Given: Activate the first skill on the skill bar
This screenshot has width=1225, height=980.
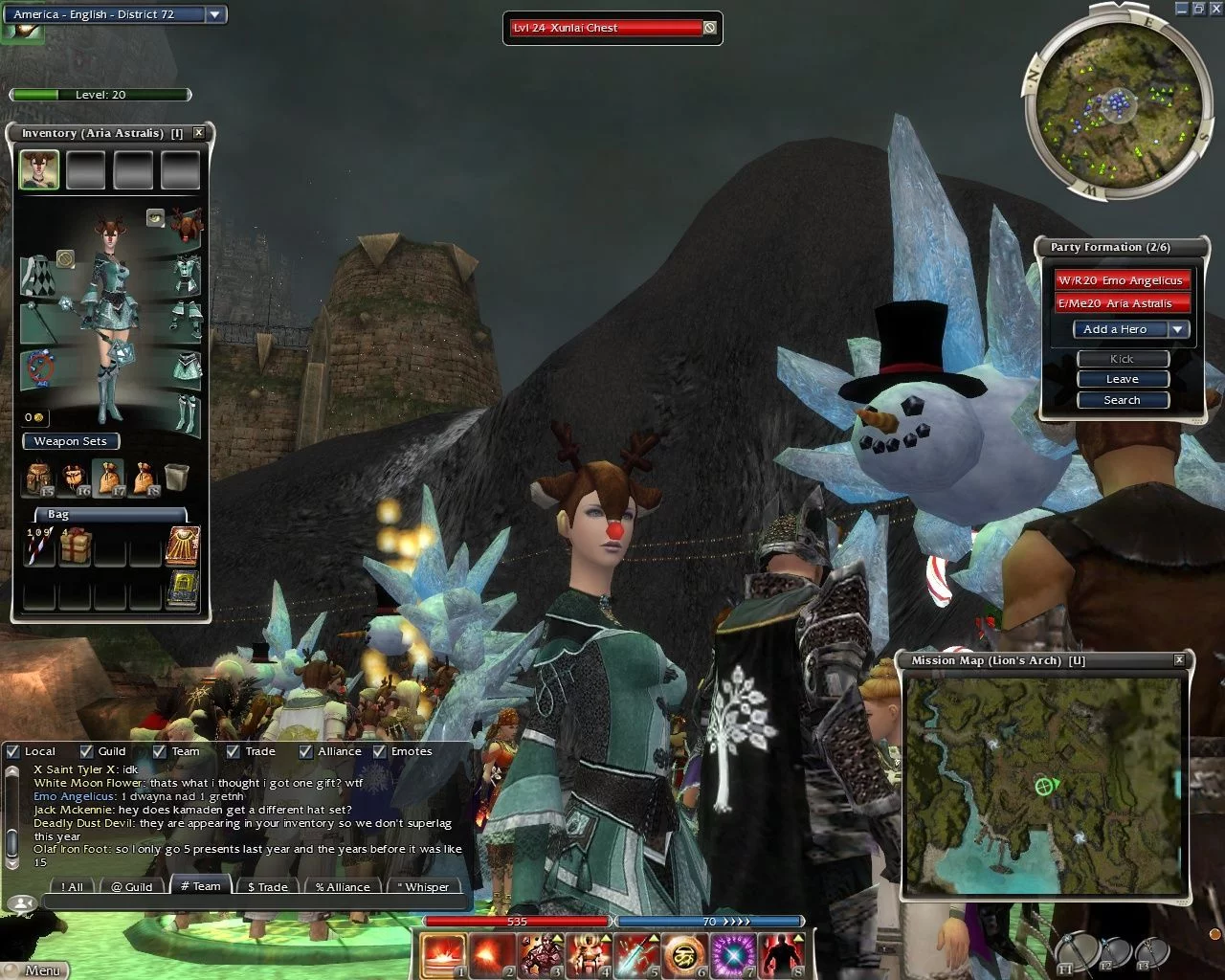Looking at the screenshot, I should point(444,954).
